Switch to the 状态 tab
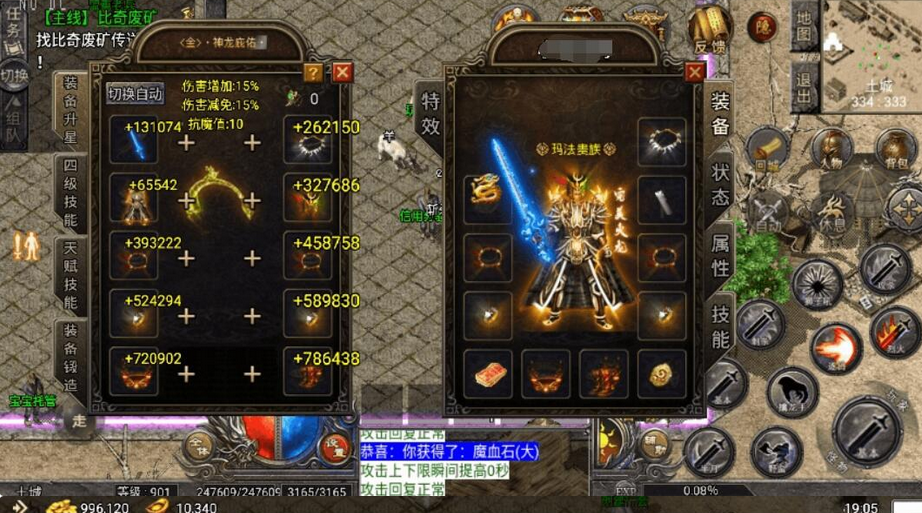 point(720,184)
